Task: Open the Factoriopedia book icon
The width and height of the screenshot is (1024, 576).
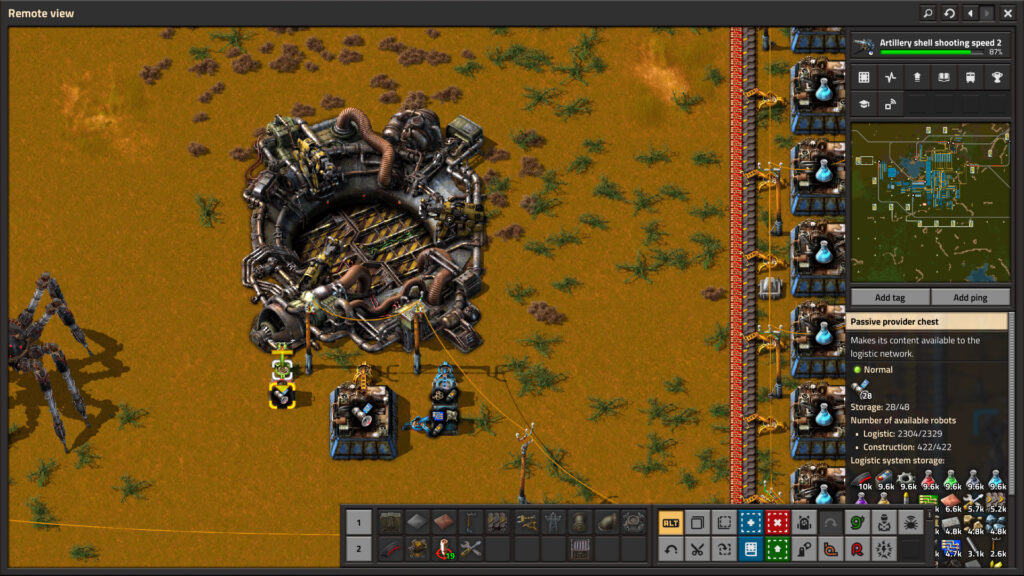Action: [x=943, y=77]
